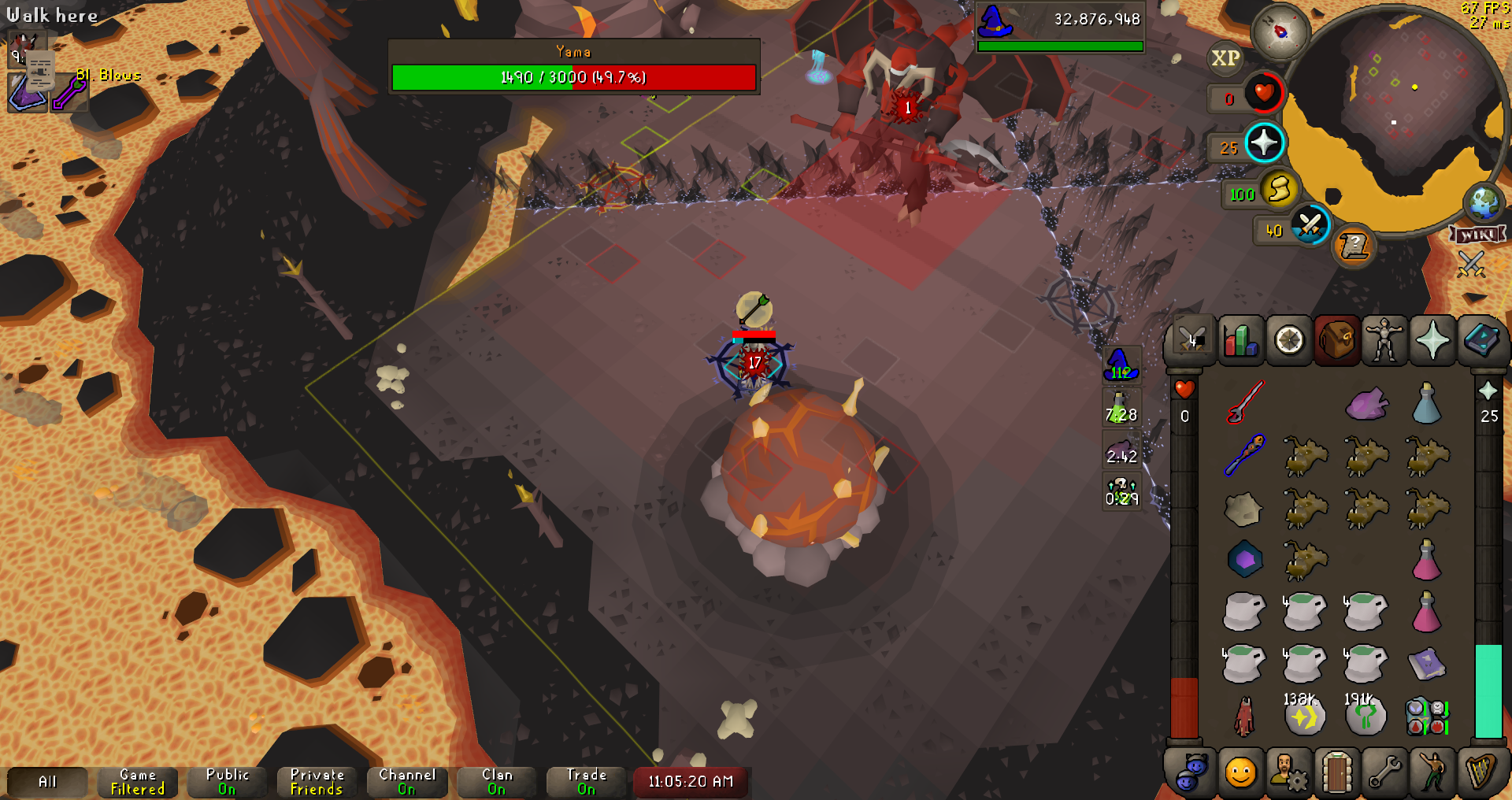Toggle run using the energy orb
The image size is (1512, 800).
(x=1279, y=189)
